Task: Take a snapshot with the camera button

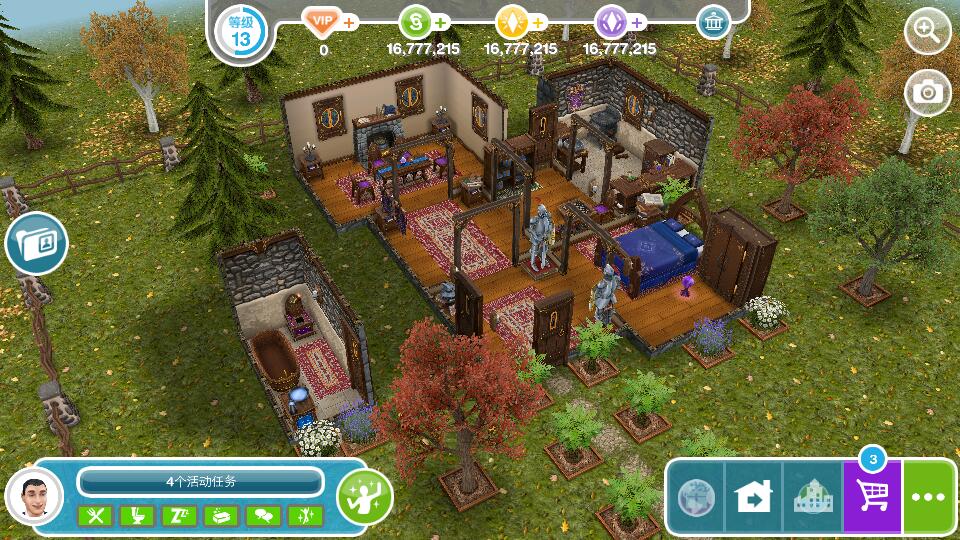Action: [927, 93]
